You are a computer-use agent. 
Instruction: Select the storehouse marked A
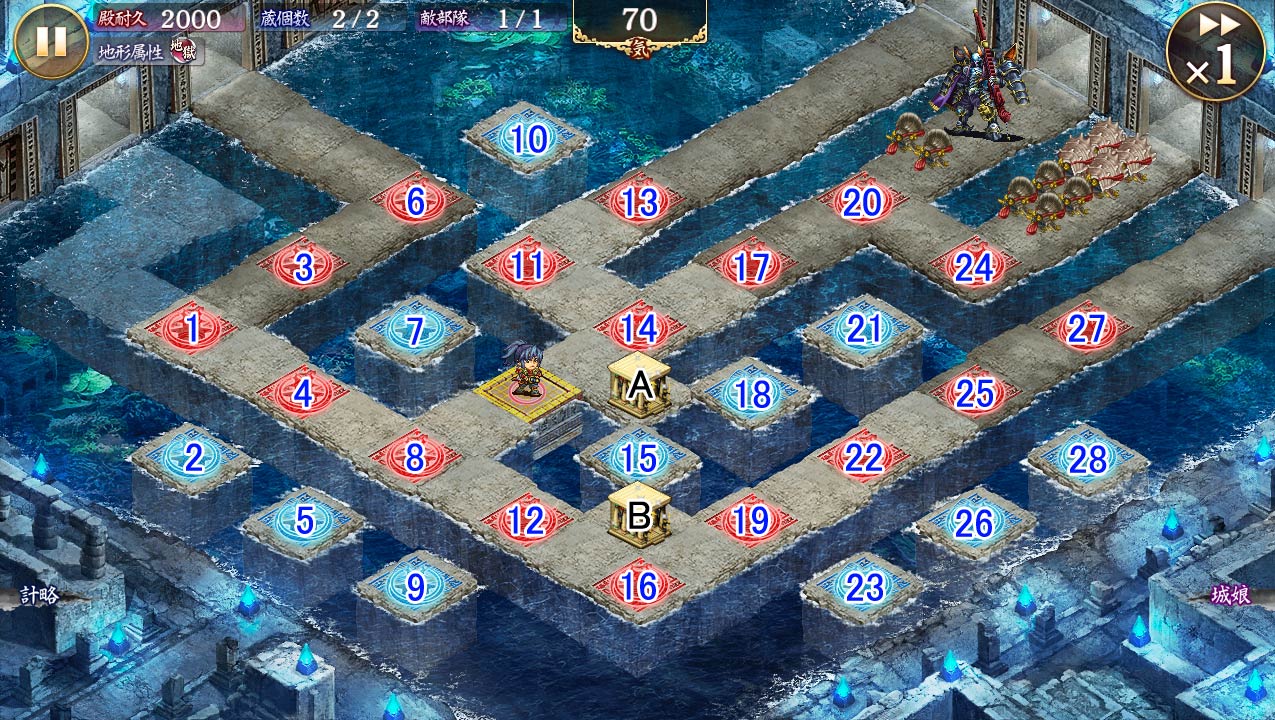point(640,385)
